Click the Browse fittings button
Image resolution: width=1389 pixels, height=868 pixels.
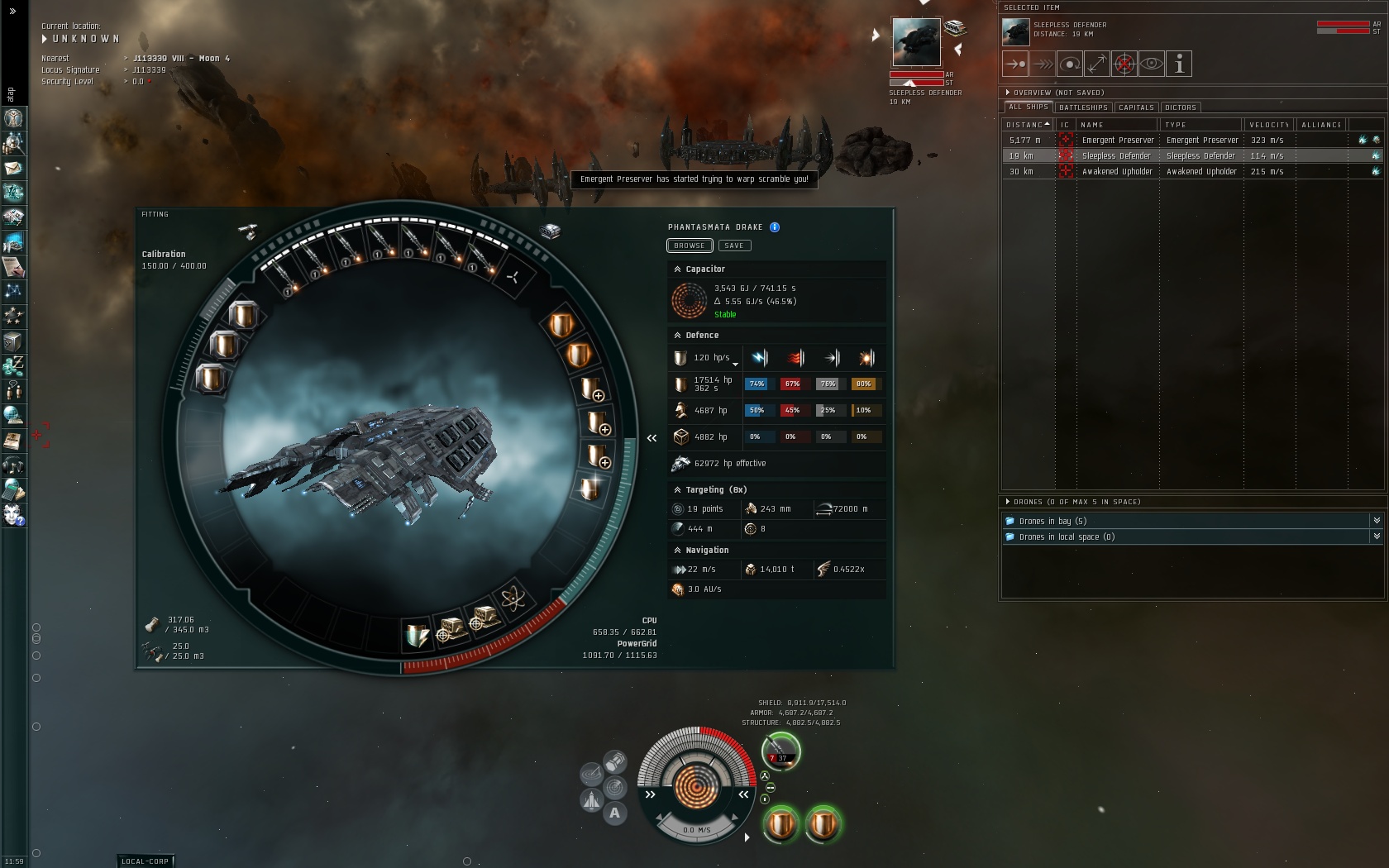point(689,246)
